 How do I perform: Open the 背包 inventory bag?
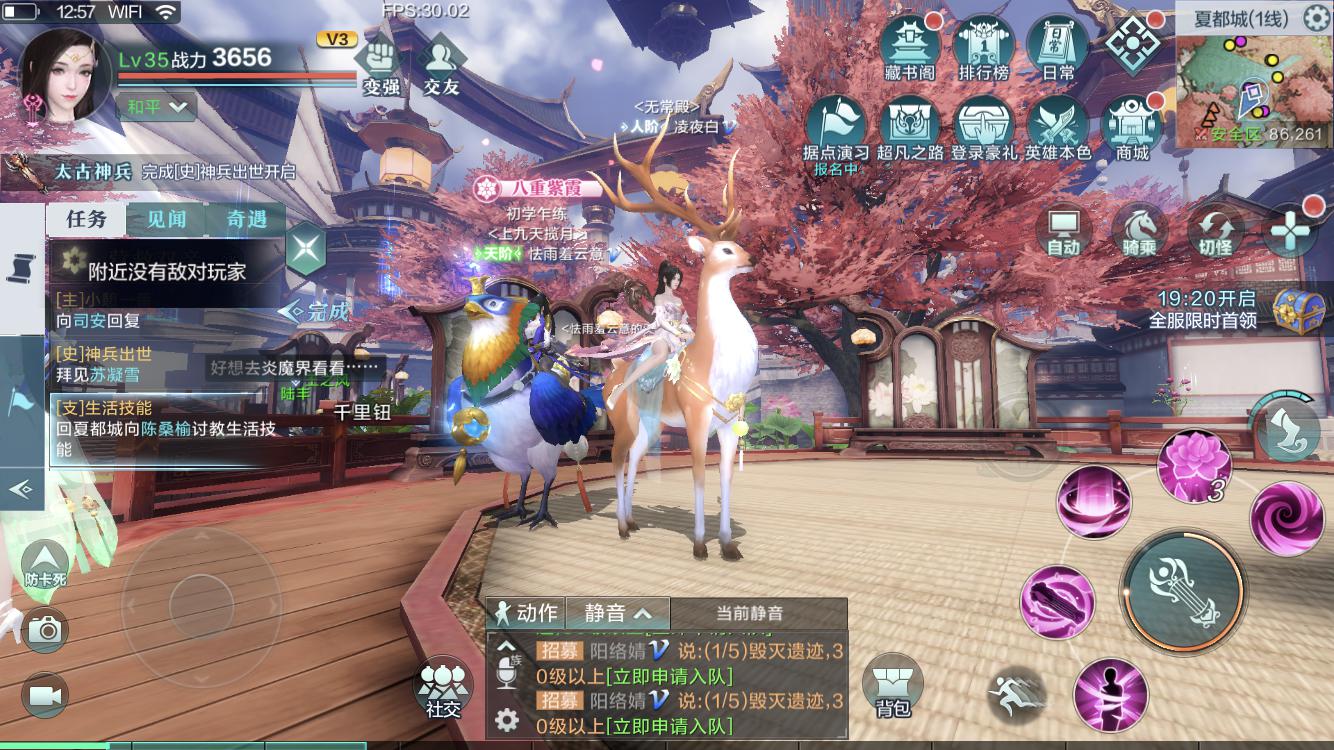pos(893,688)
